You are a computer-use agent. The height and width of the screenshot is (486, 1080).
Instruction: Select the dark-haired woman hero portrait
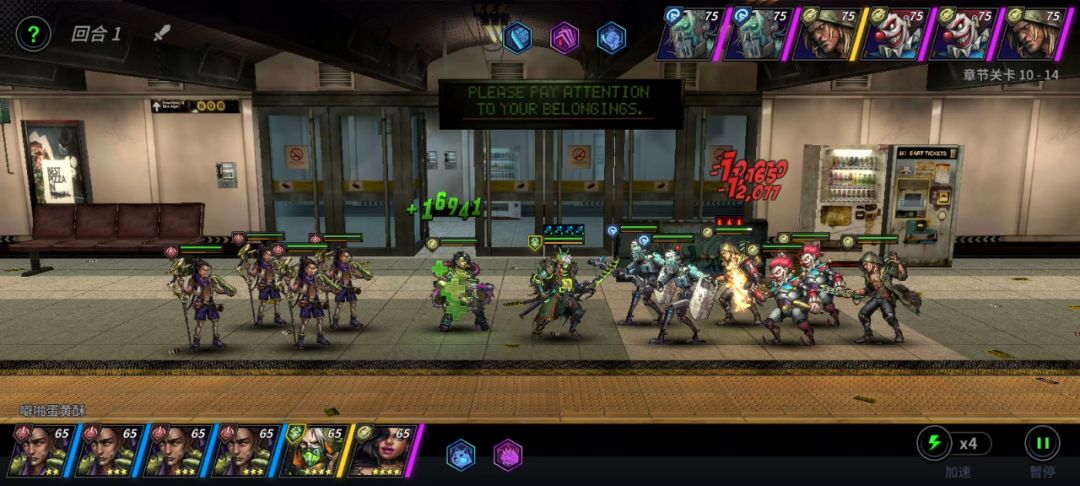pos(381,450)
